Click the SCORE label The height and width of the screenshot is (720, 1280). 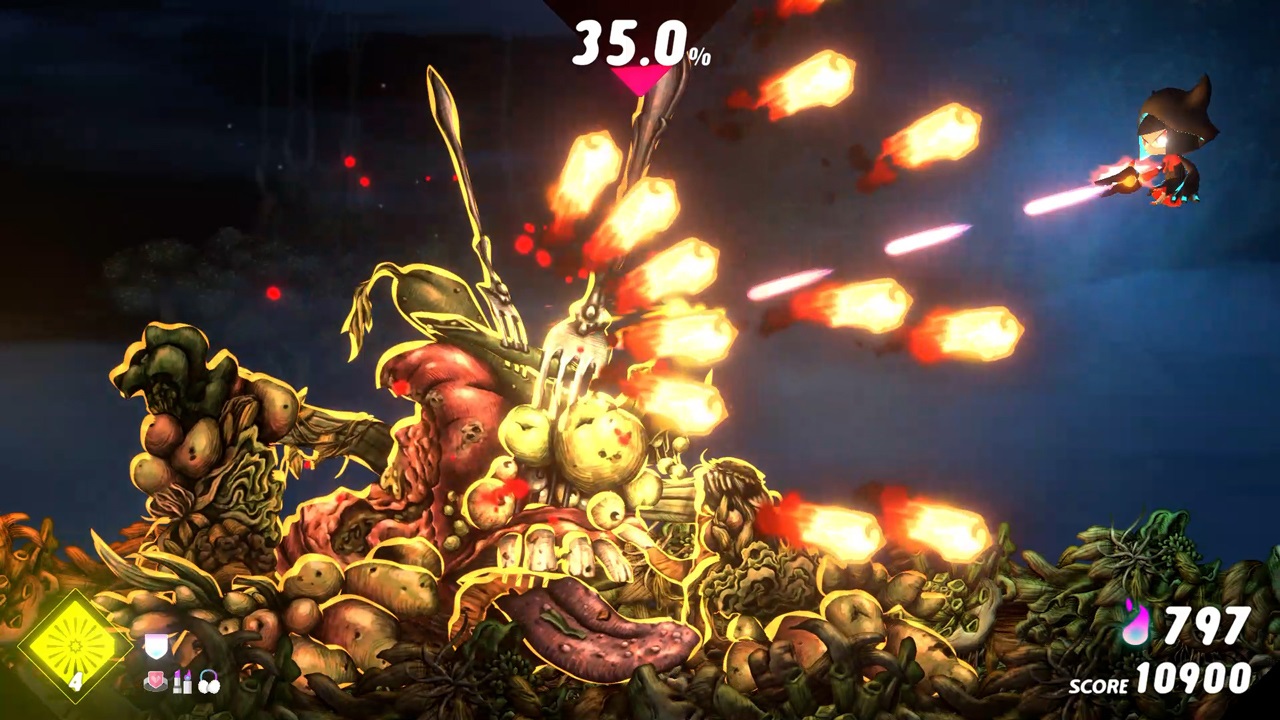pyautogui.click(x=1098, y=687)
